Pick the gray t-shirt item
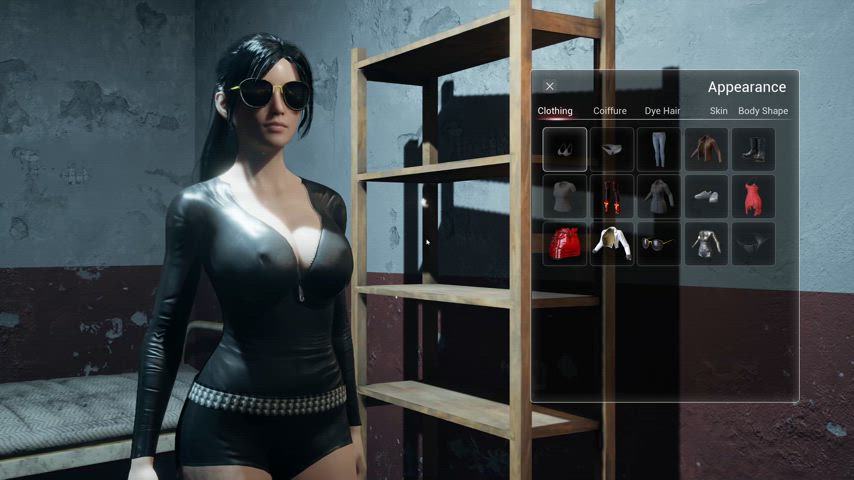The width and height of the screenshot is (854, 480). [565, 196]
